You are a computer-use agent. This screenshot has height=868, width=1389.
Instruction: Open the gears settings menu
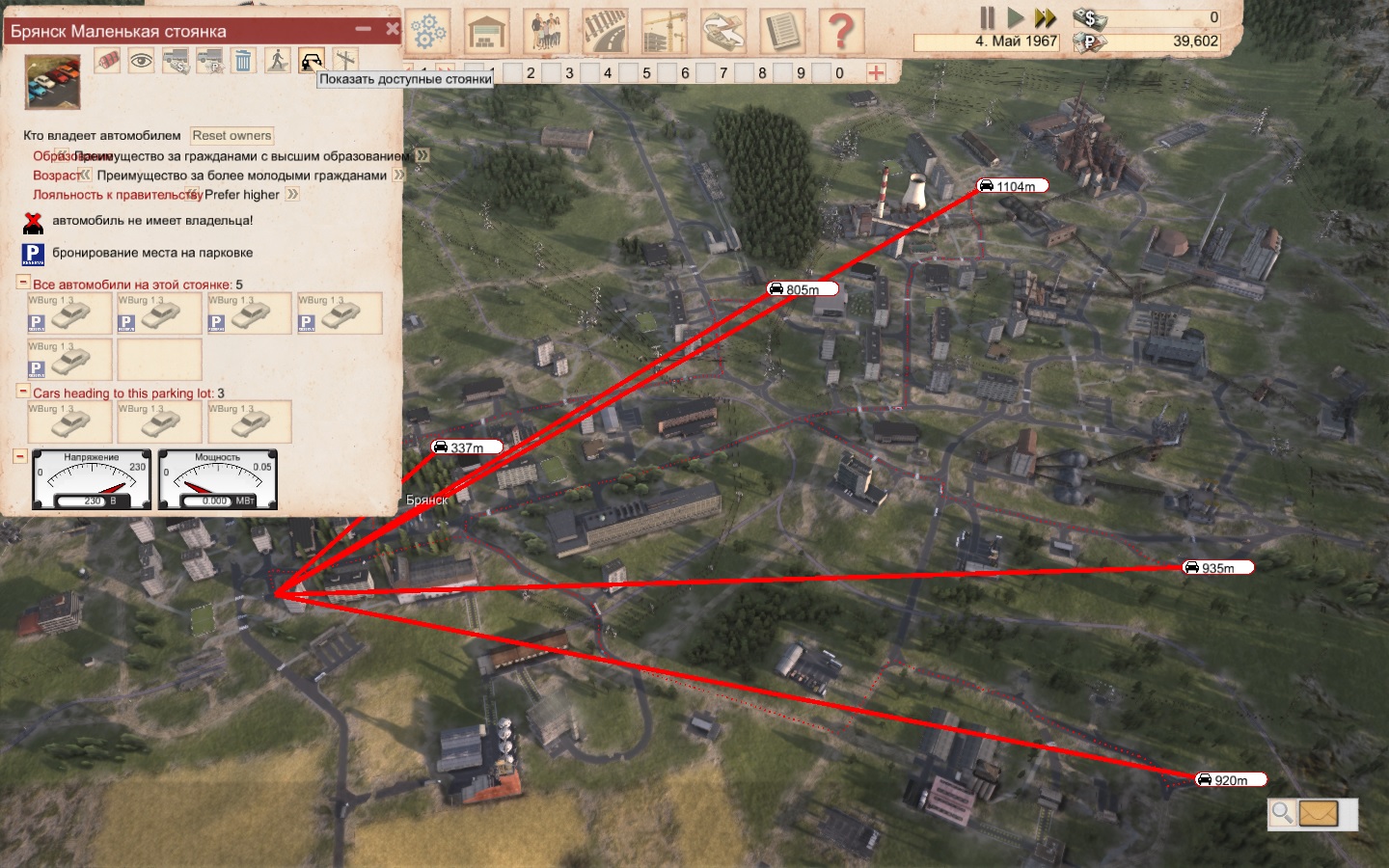point(428,32)
